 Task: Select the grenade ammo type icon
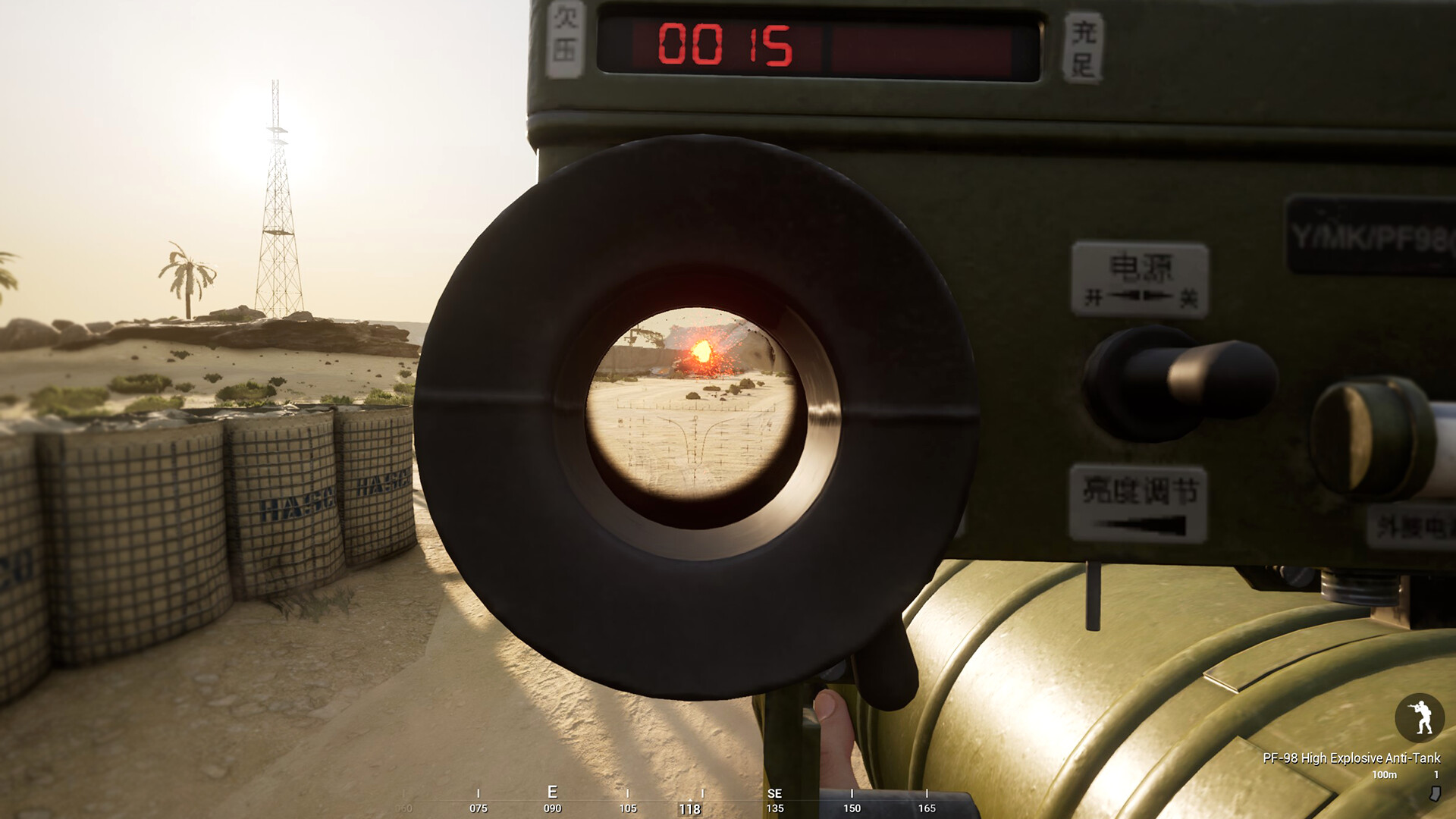tap(1434, 795)
